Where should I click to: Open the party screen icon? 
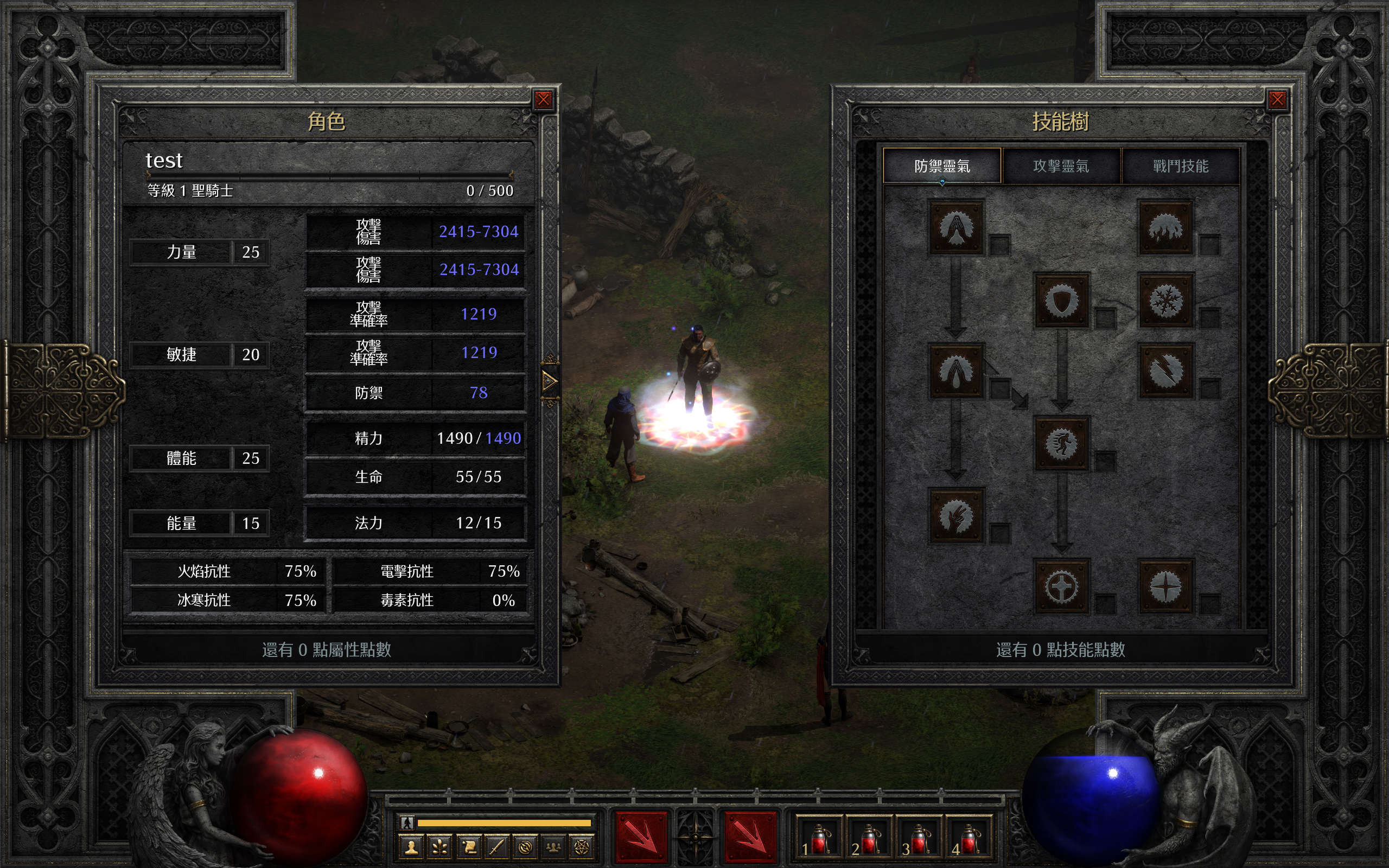tap(553, 847)
